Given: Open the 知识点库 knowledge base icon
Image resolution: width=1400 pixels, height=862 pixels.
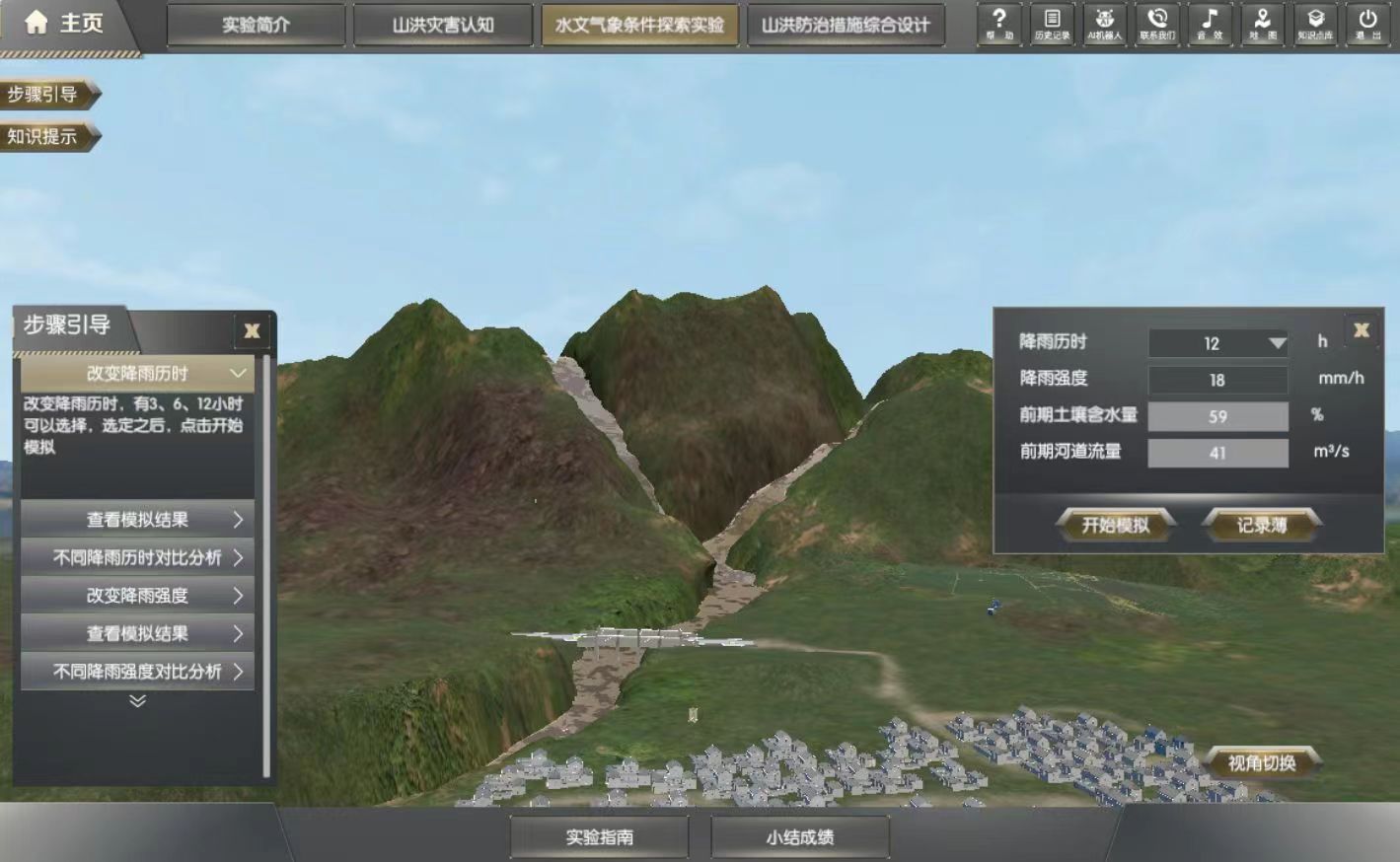Looking at the screenshot, I should 1317,25.
